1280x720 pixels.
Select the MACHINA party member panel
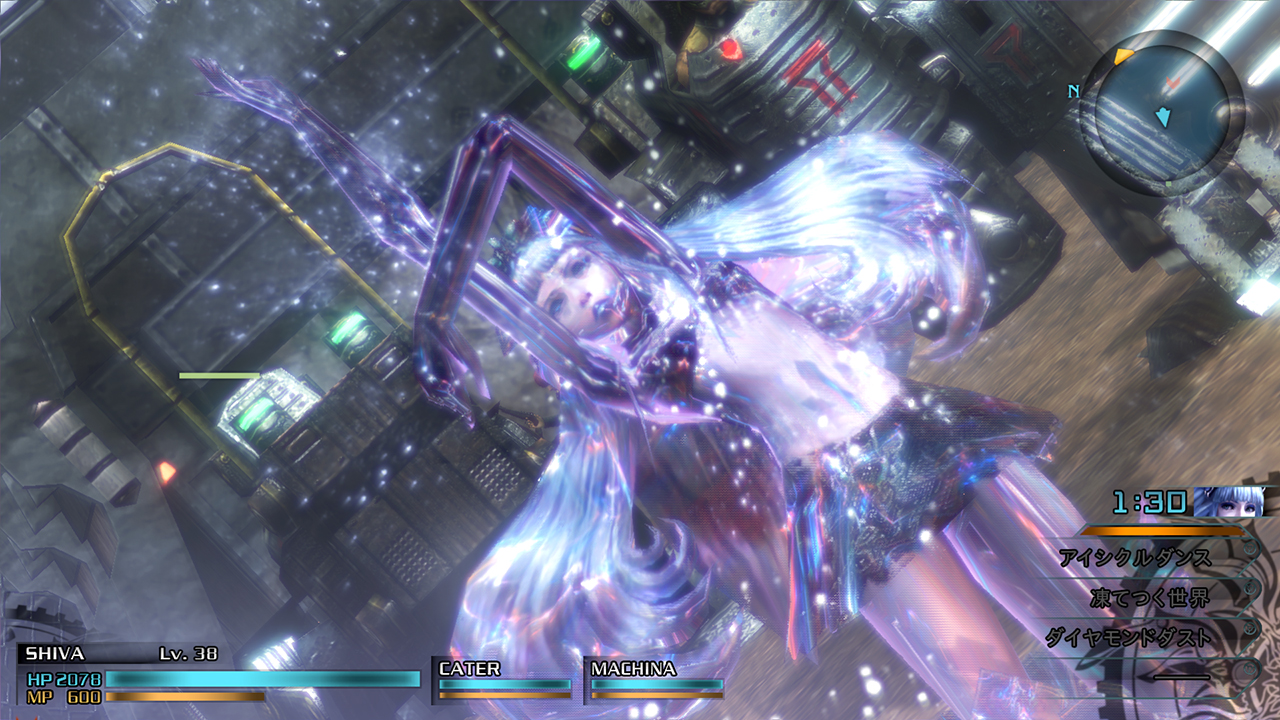point(656,678)
